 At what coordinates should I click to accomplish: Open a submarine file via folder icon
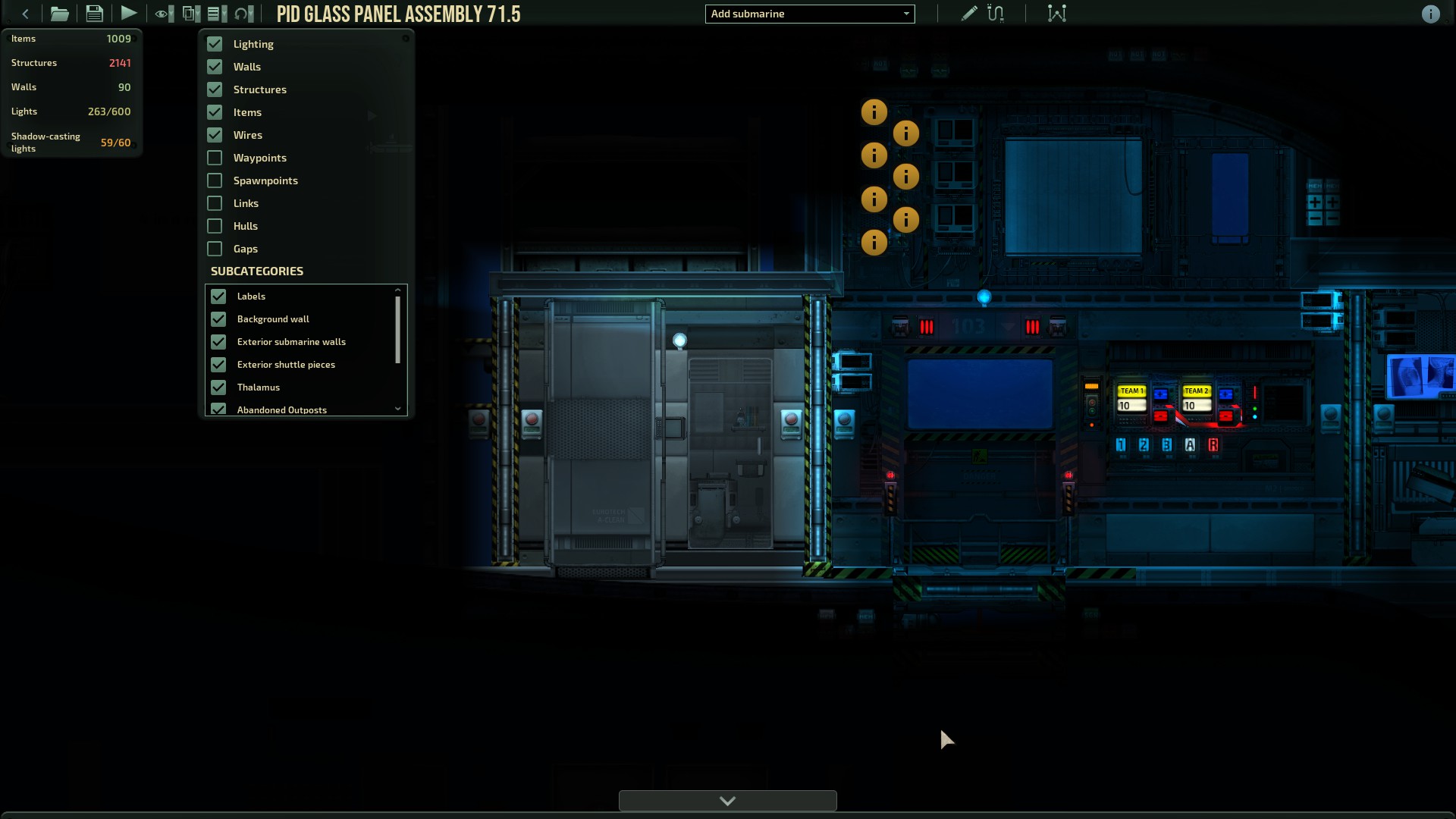(x=59, y=13)
